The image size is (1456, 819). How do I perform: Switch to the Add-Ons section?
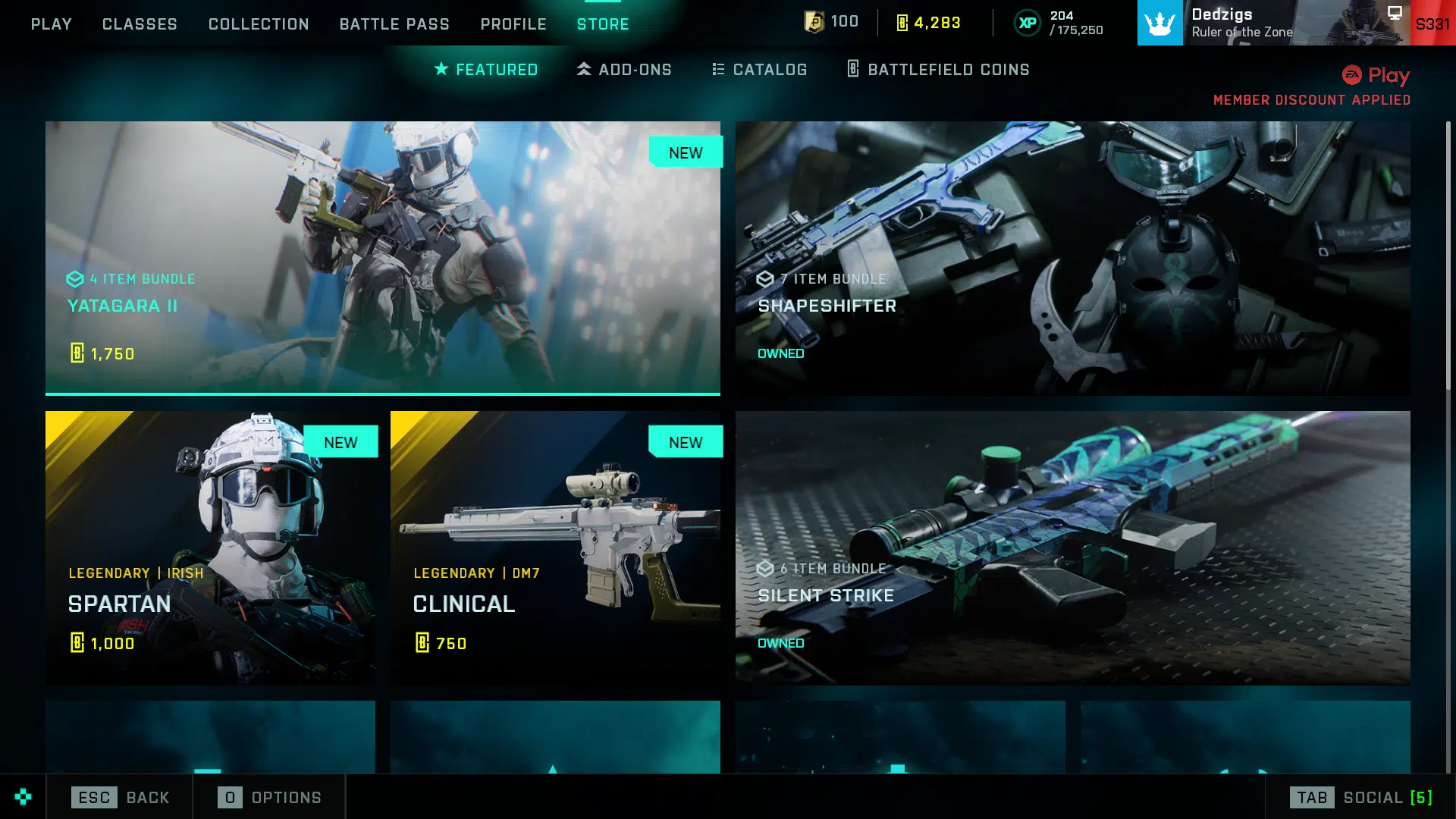point(624,70)
